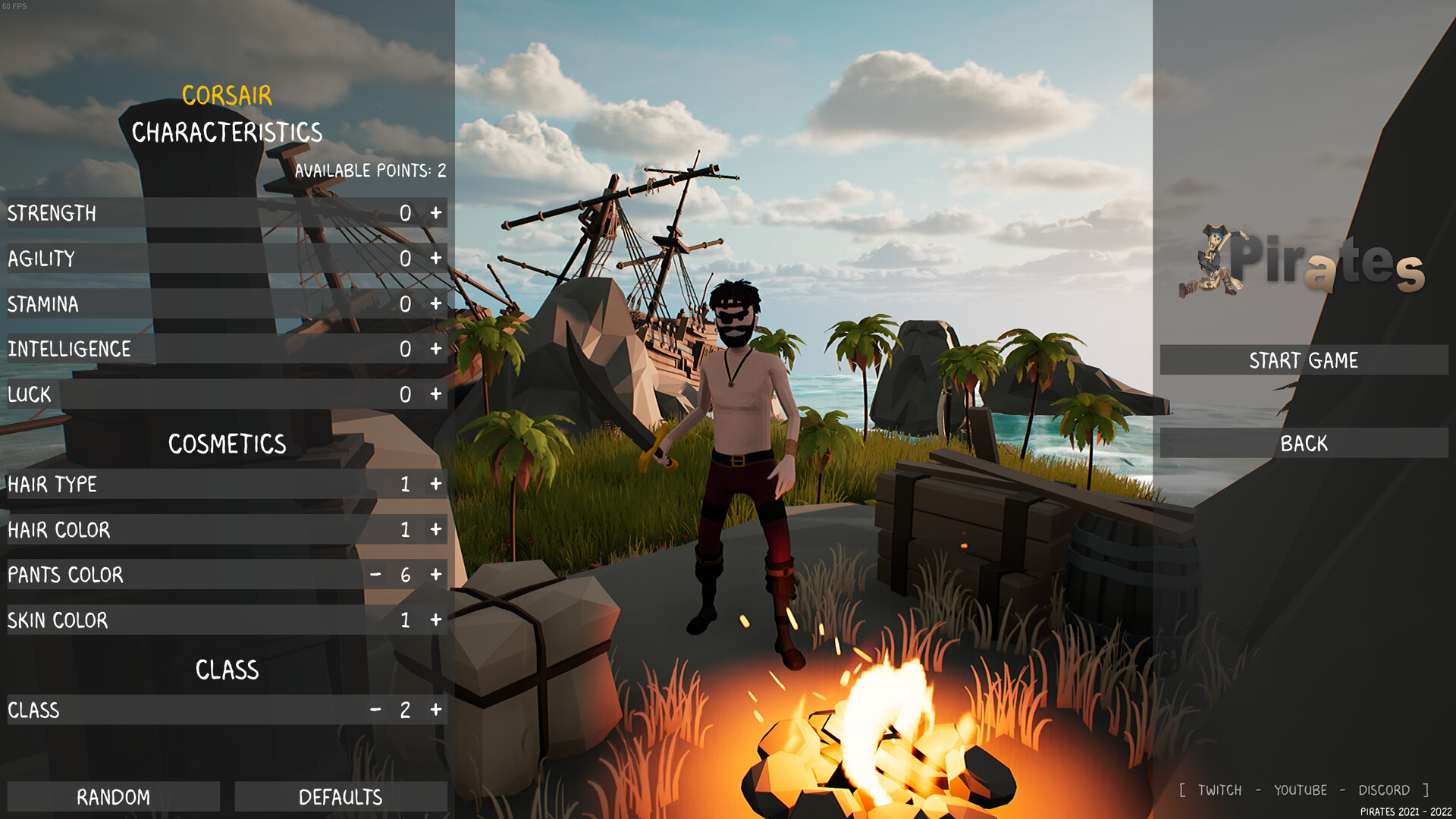
Task: Select the next Class option
Action: (x=436, y=711)
